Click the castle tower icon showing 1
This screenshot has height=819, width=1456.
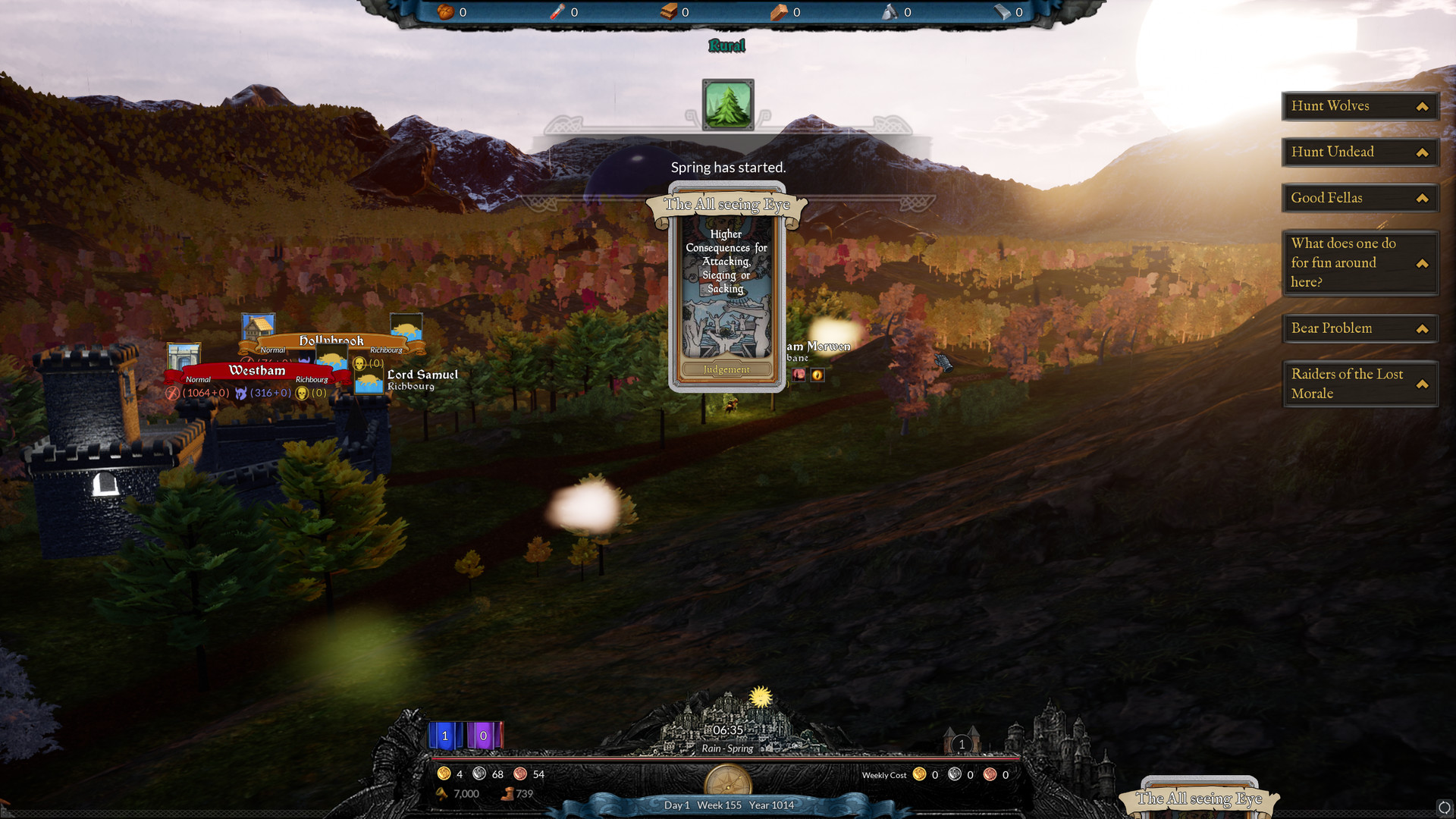click(x=961, y=744)
